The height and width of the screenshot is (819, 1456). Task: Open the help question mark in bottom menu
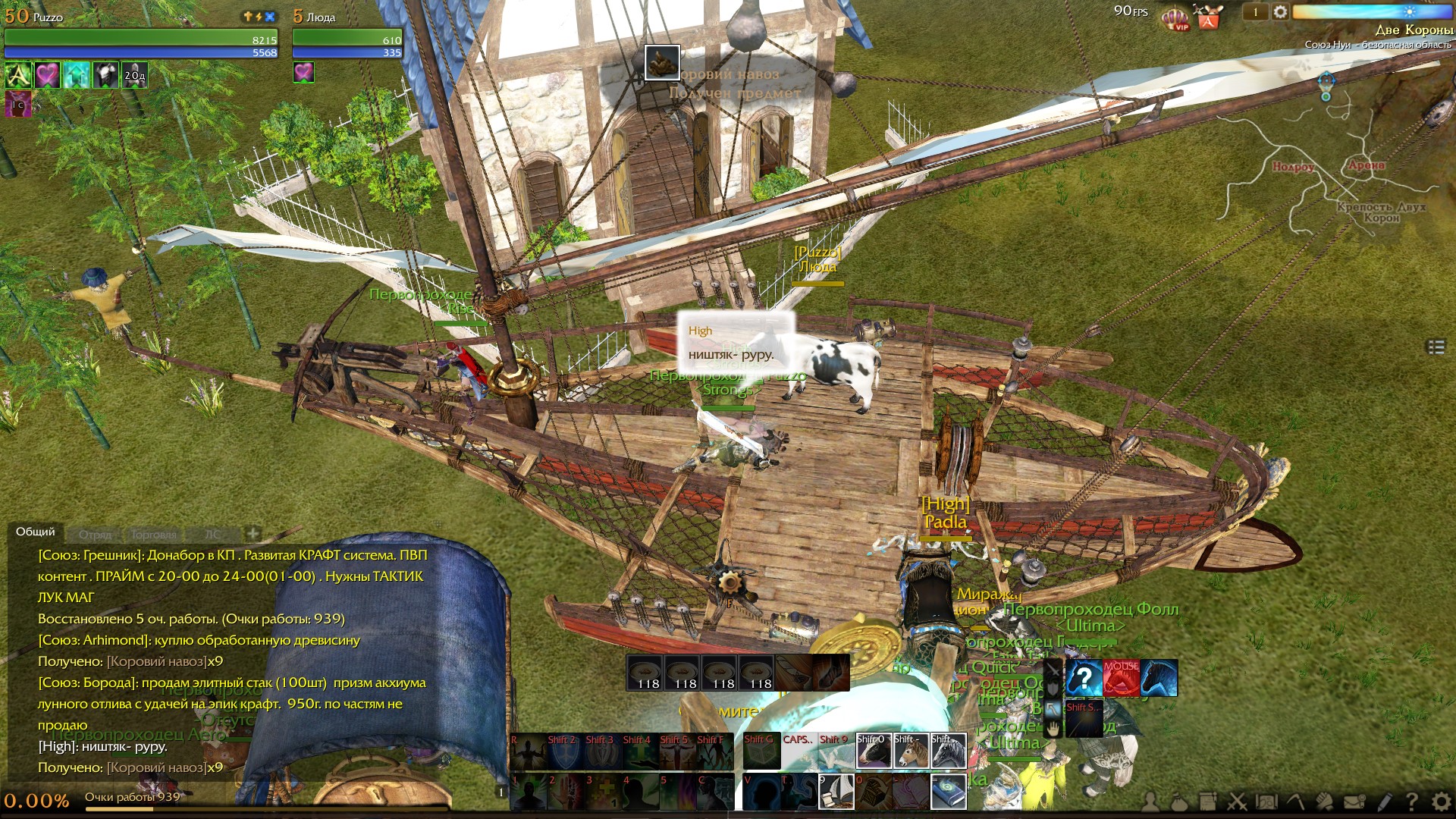[1412, 801]
